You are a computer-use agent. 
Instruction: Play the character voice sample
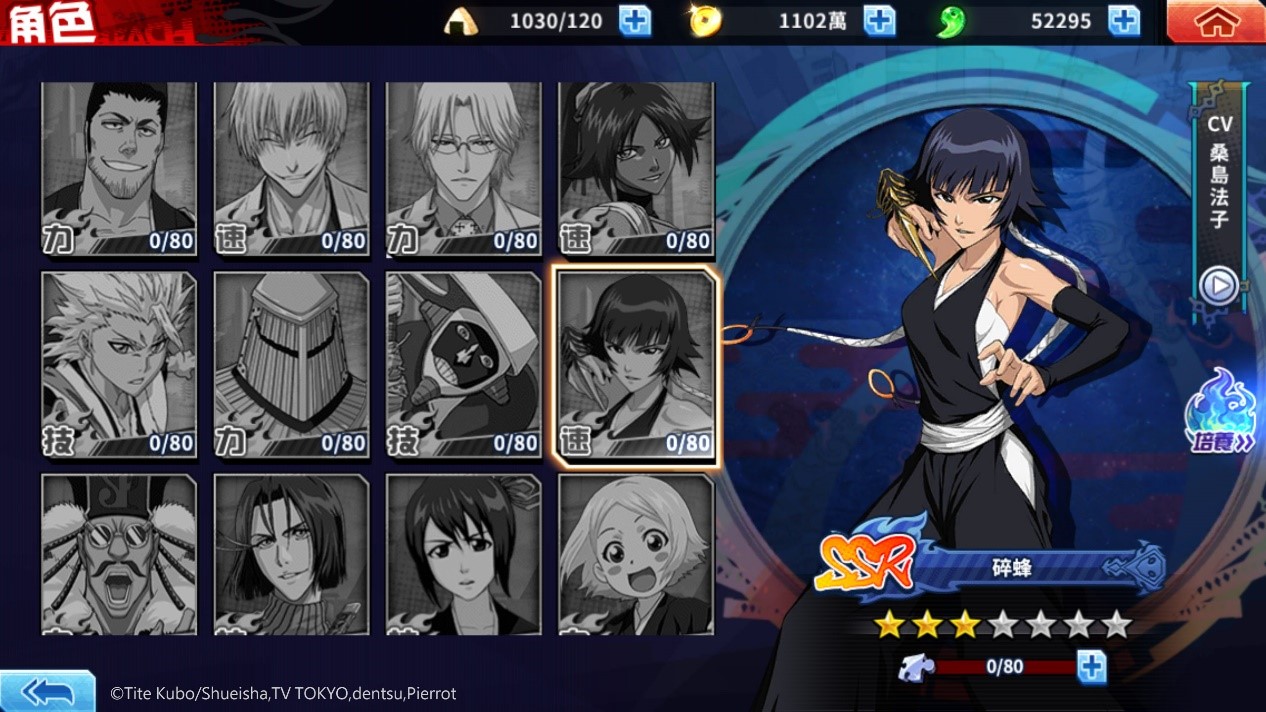(x=1219, y=286)
